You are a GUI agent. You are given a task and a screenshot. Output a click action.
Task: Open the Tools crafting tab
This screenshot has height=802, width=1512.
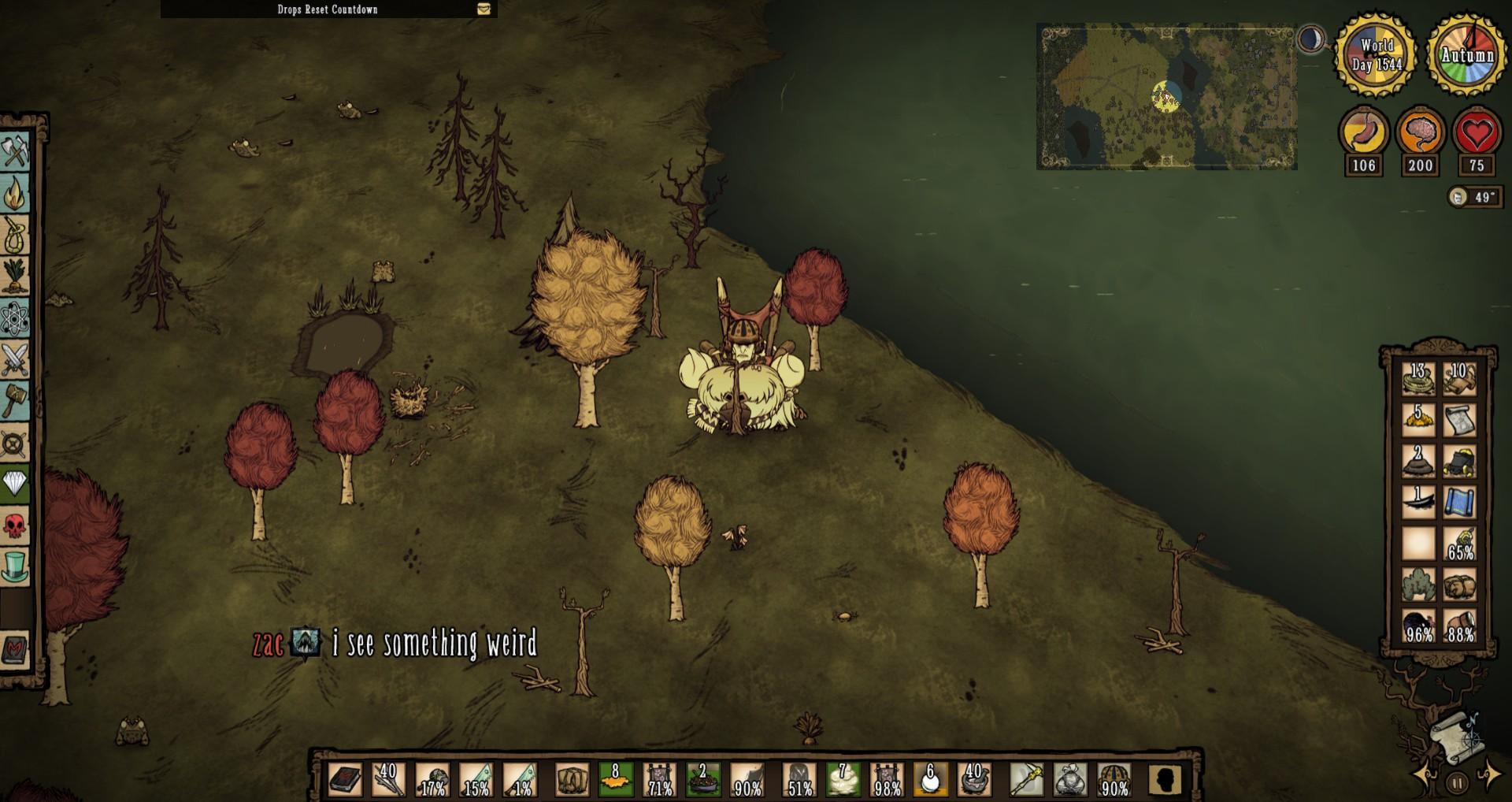[x=16, y=152]
